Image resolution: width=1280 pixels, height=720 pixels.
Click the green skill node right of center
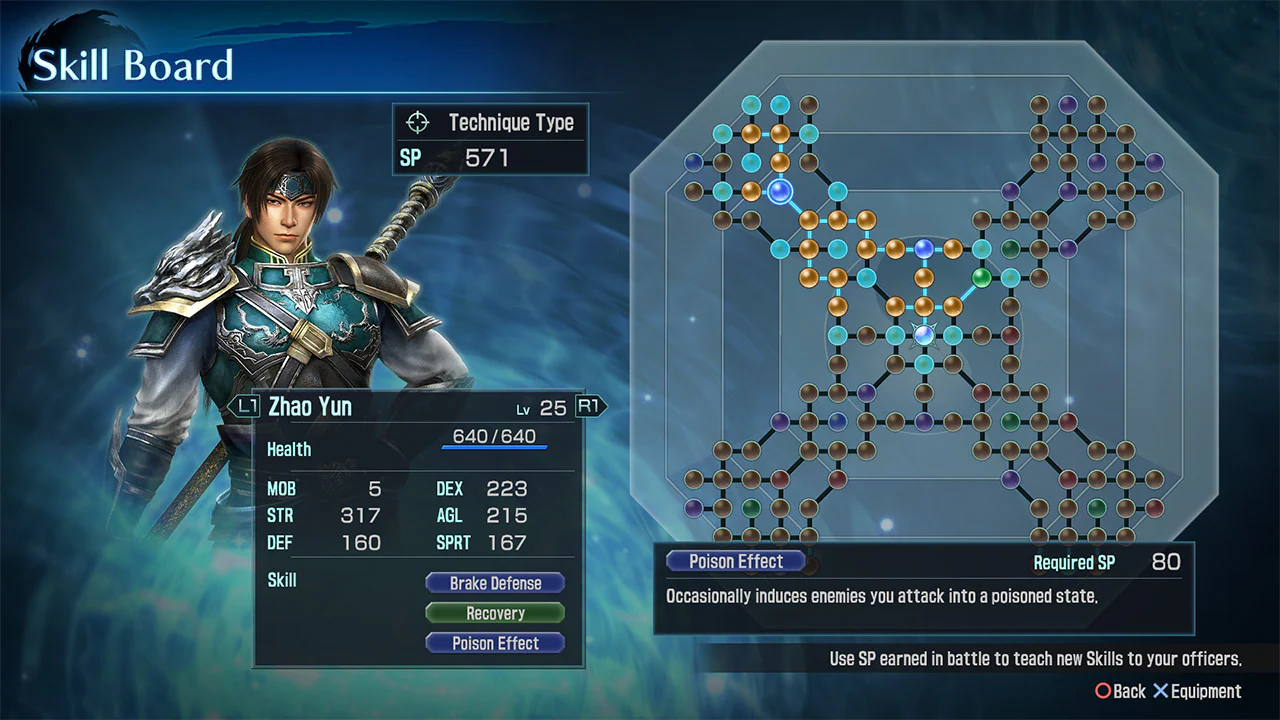(x=982, y=277)
